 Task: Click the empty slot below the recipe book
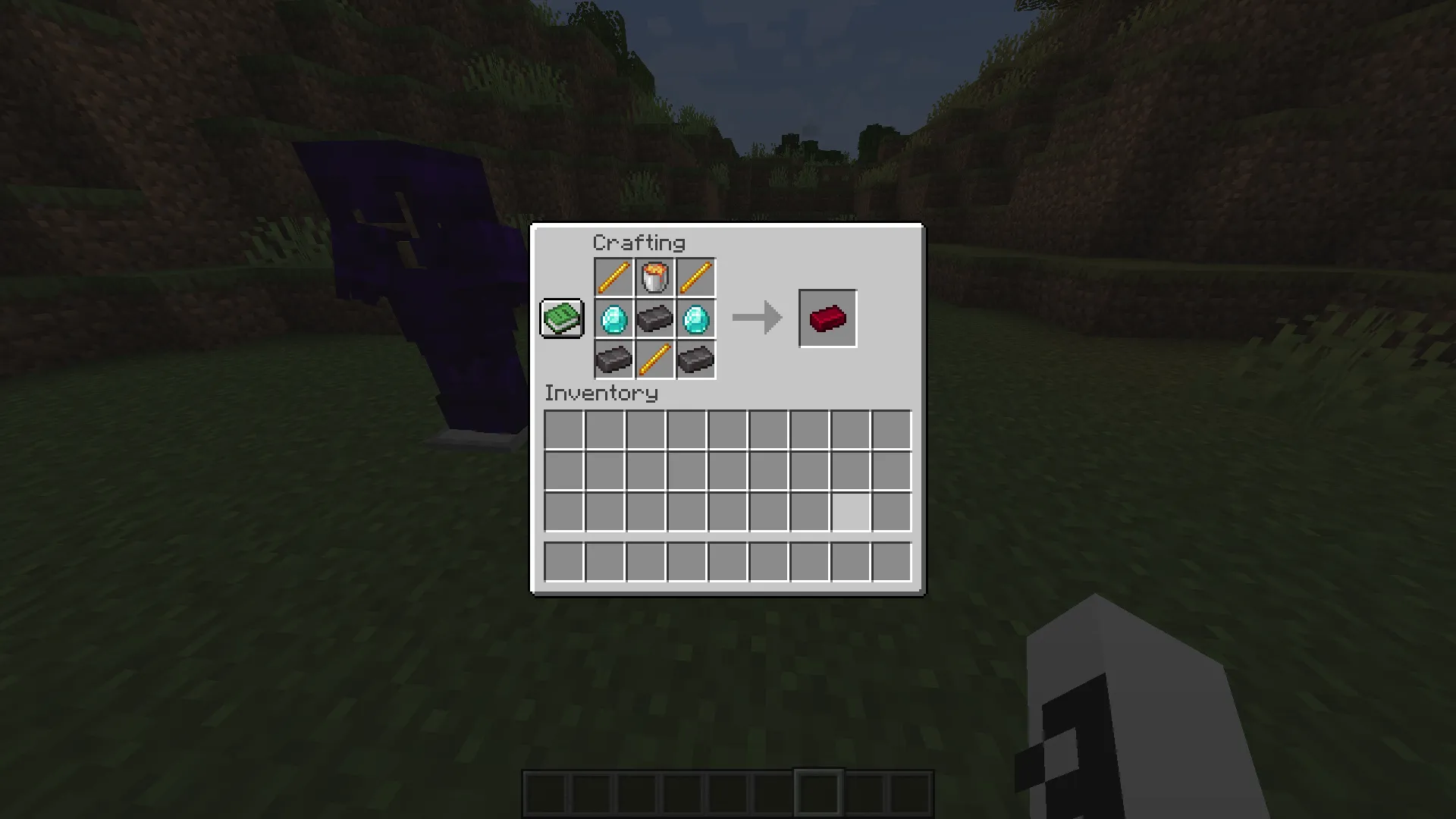pyautogui.click(x=561, y=357)
